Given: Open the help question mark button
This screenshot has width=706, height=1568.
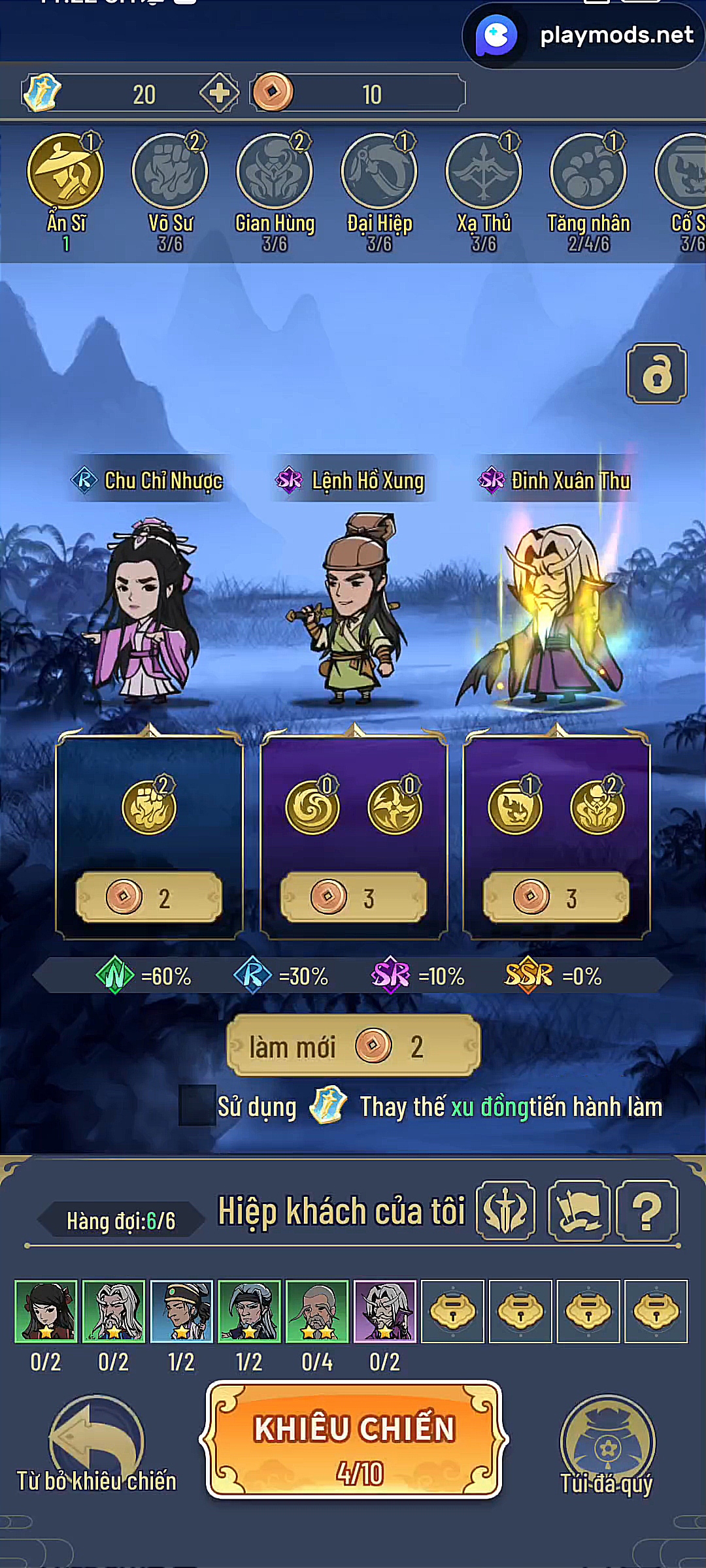Looking at the screenshot, I should click(647, 1211).
